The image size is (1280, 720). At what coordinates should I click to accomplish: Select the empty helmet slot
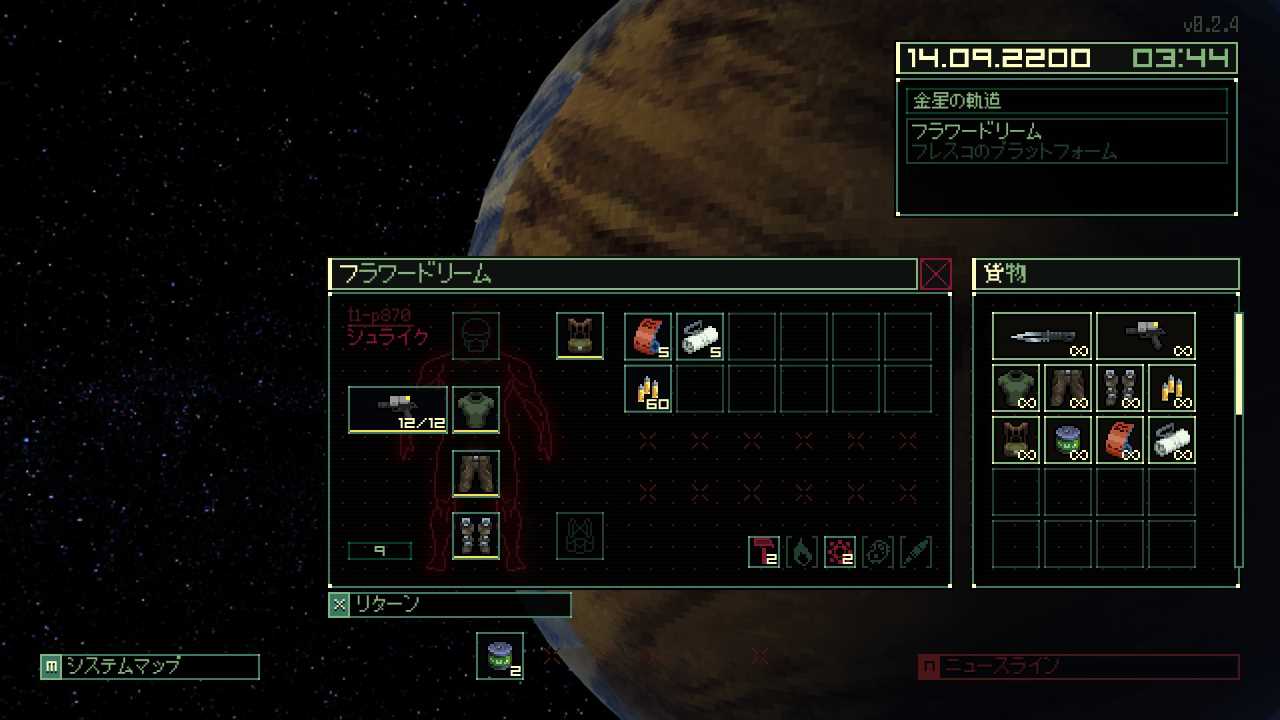(x=476, y=336)
